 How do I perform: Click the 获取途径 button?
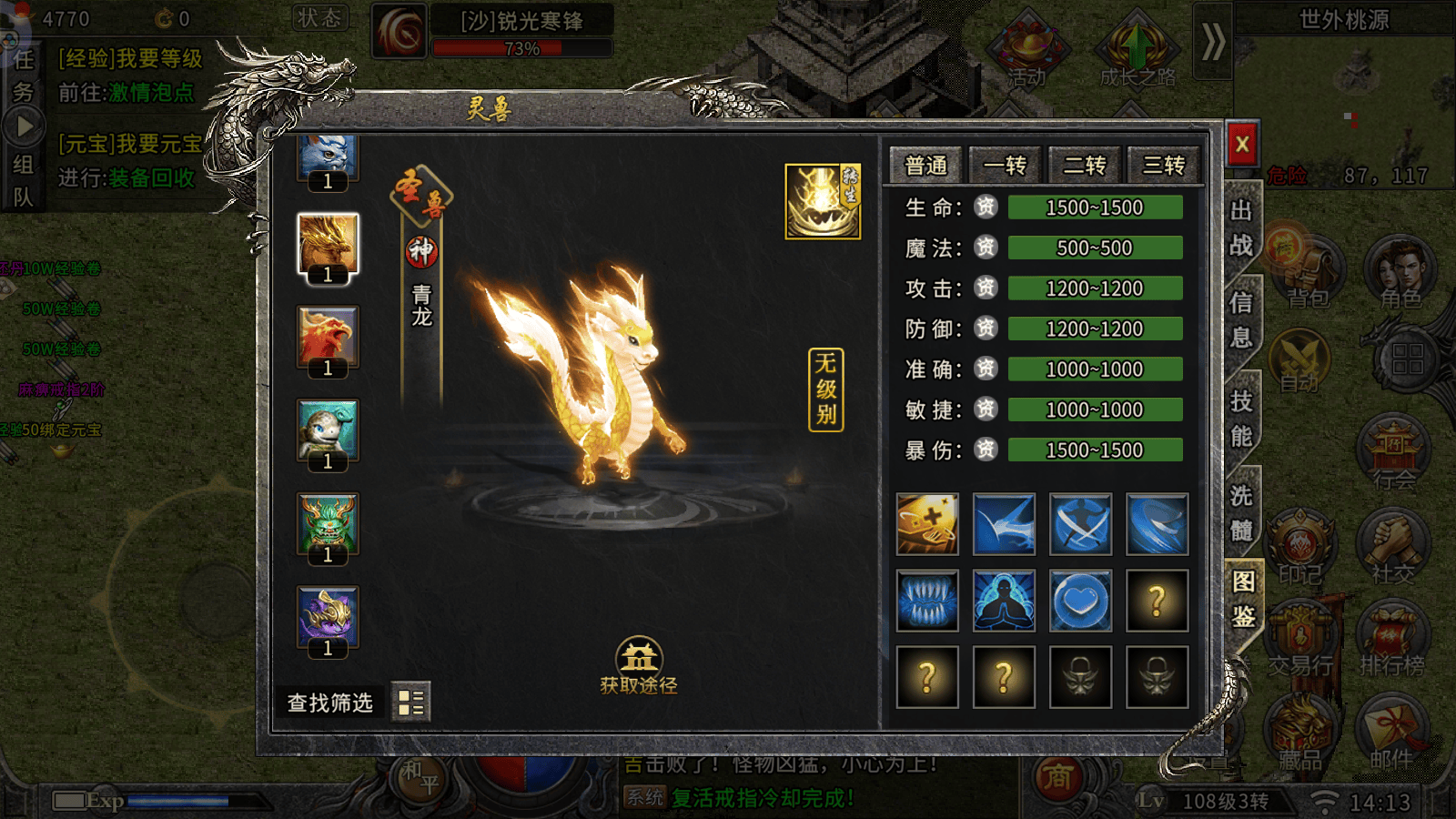(x=639, y=666)
